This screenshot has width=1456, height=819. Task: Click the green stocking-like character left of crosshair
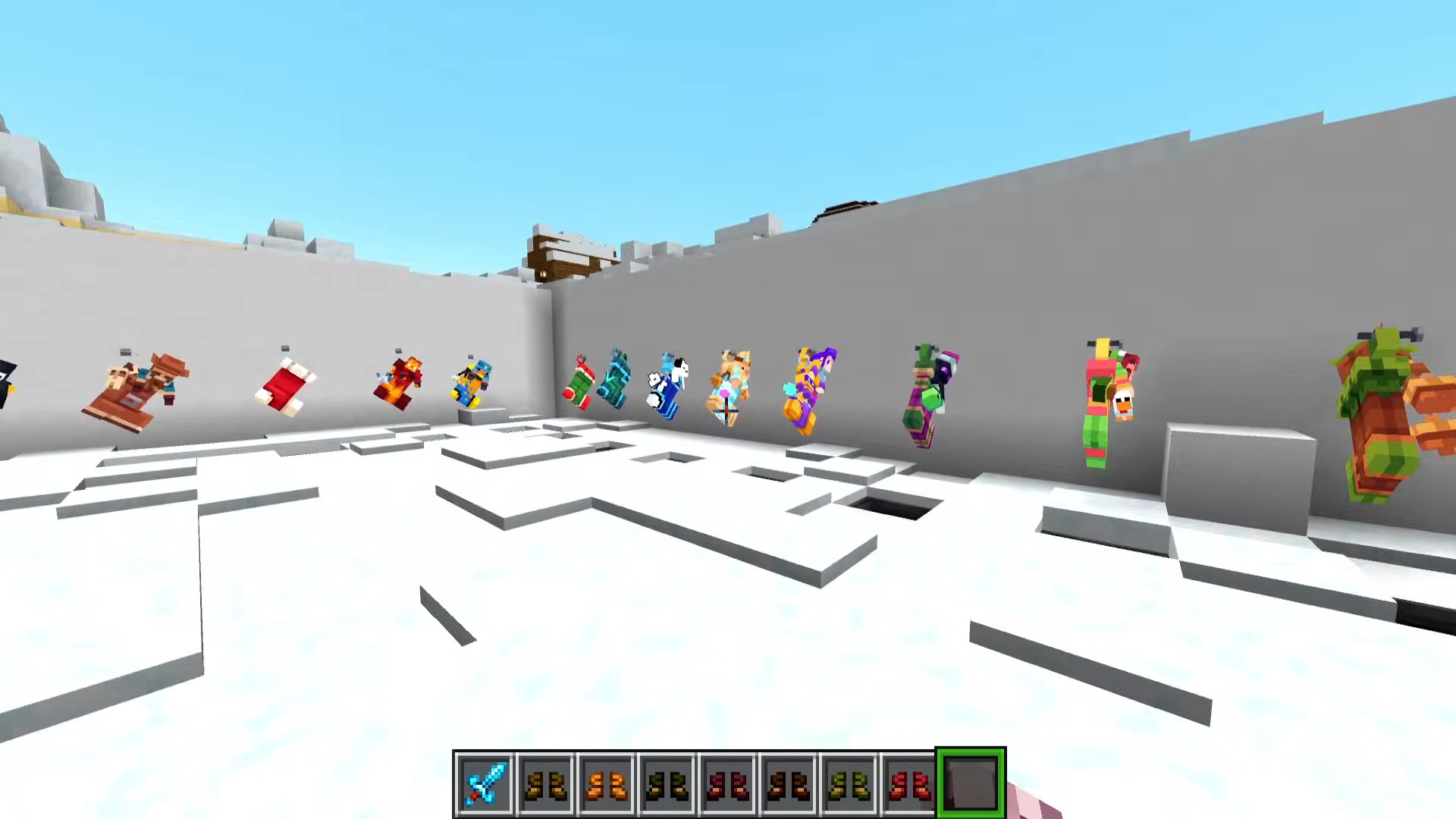581,383
